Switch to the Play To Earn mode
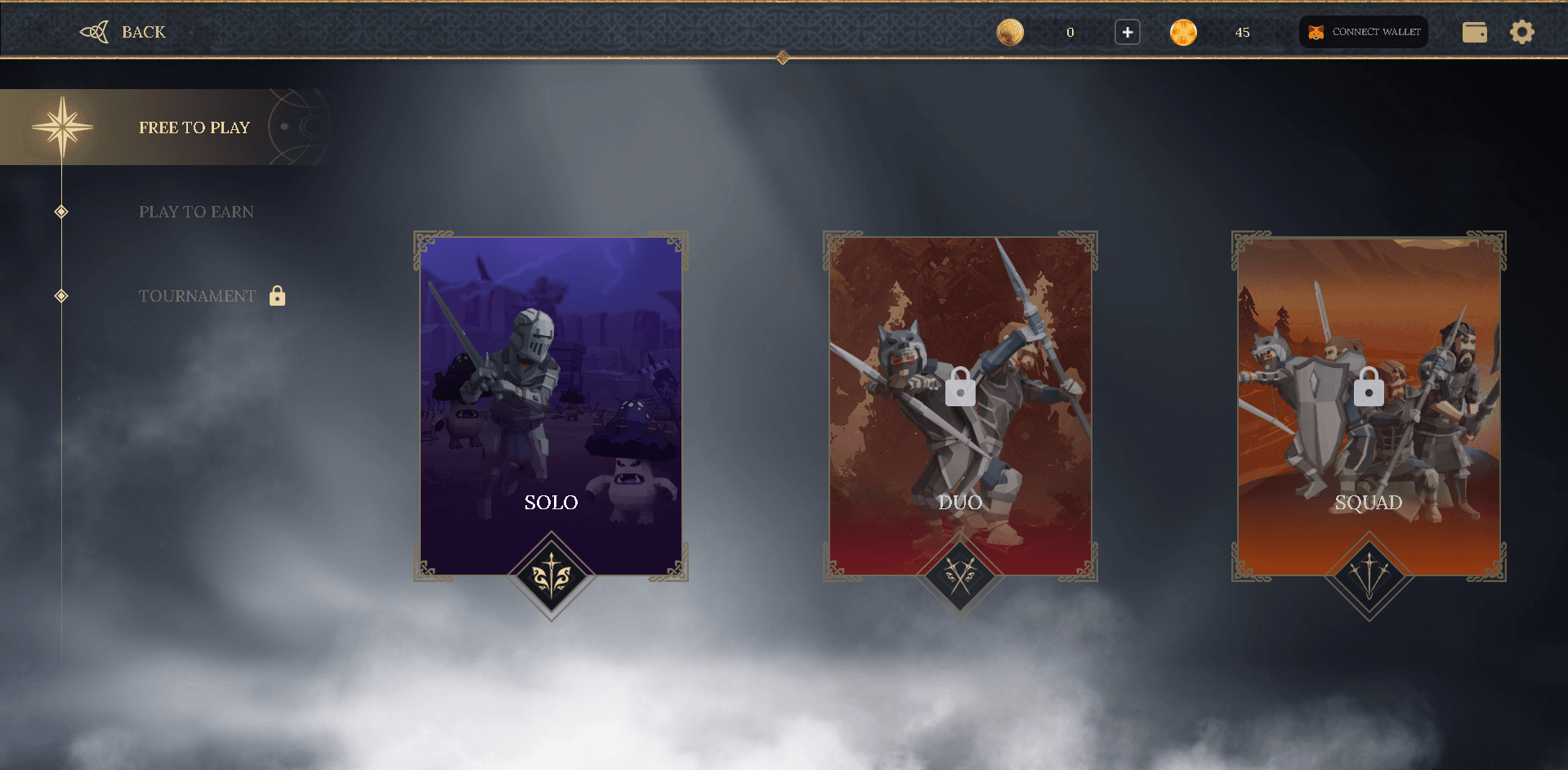The height and width of the screenshot is (770, 1568). pyautogui.click(x=196, y=211)
